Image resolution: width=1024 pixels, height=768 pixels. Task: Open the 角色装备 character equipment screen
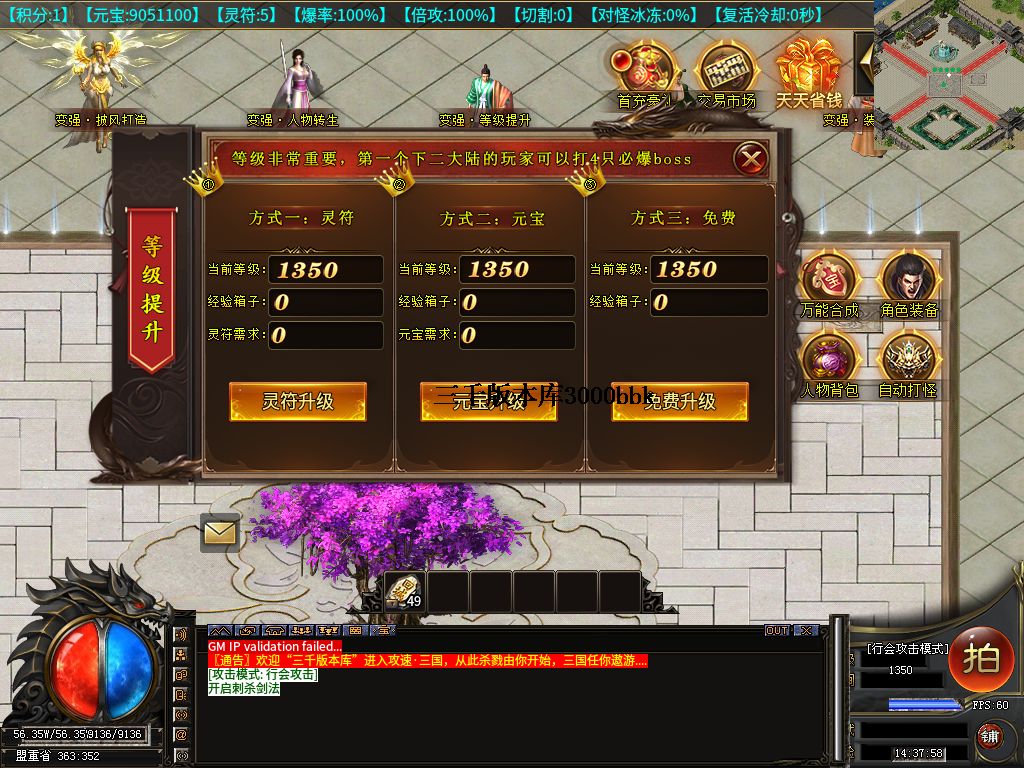point(909,283)
